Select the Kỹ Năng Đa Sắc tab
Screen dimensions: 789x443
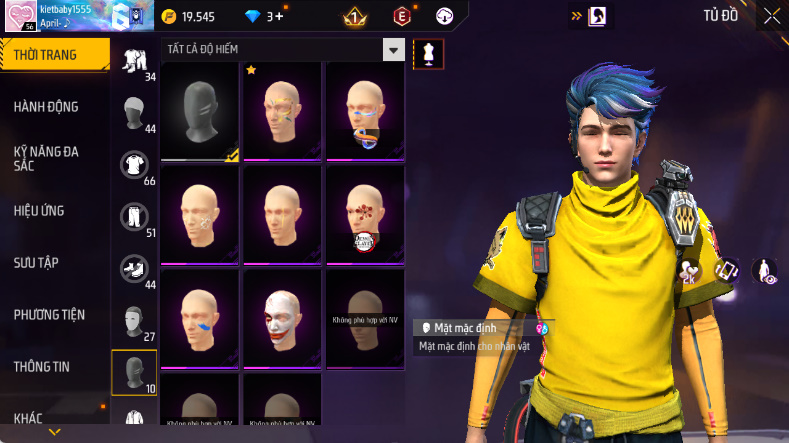pyautogui.click(x=46, y=158)
